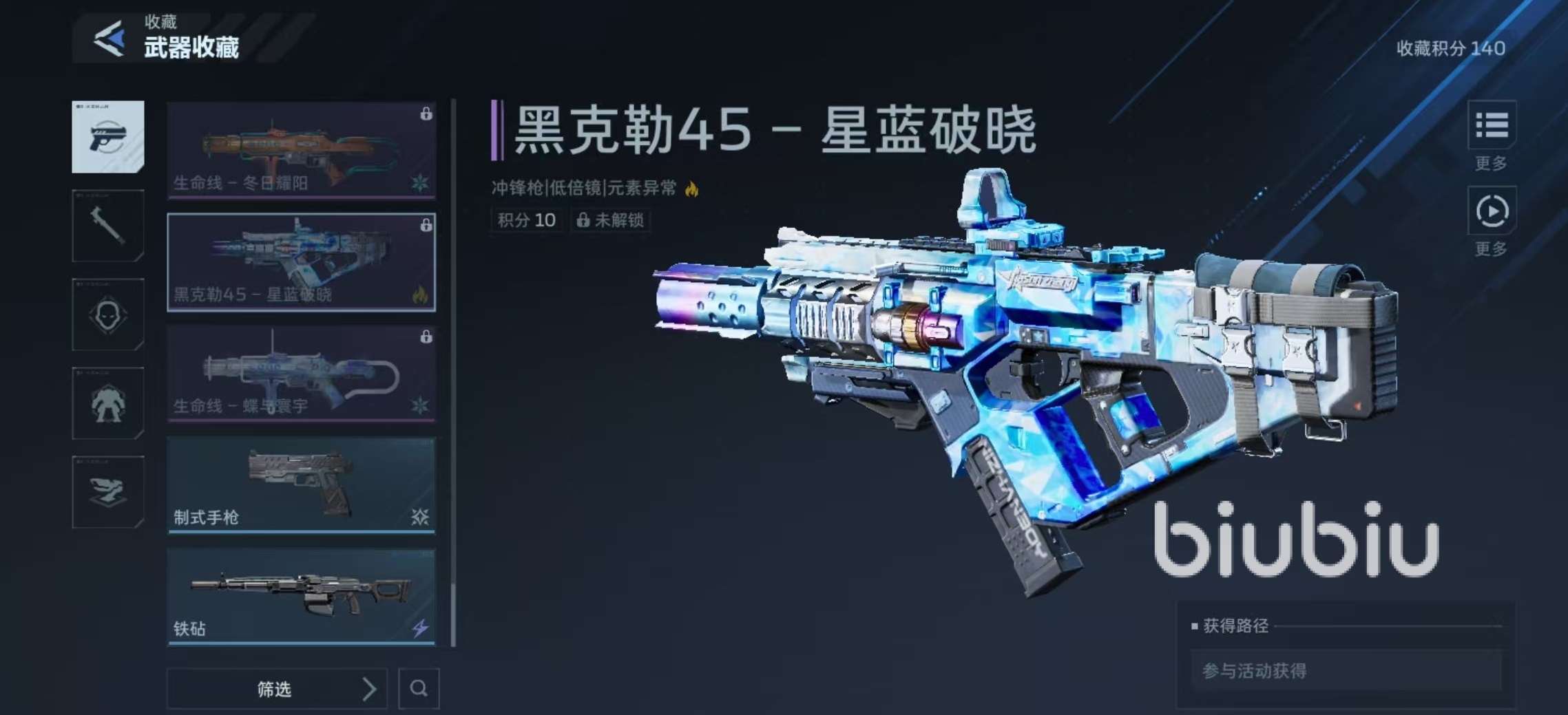Select the 铁砧 rifle entry
The height and width of the screenshot is (715, 1568).
(301, 596)
